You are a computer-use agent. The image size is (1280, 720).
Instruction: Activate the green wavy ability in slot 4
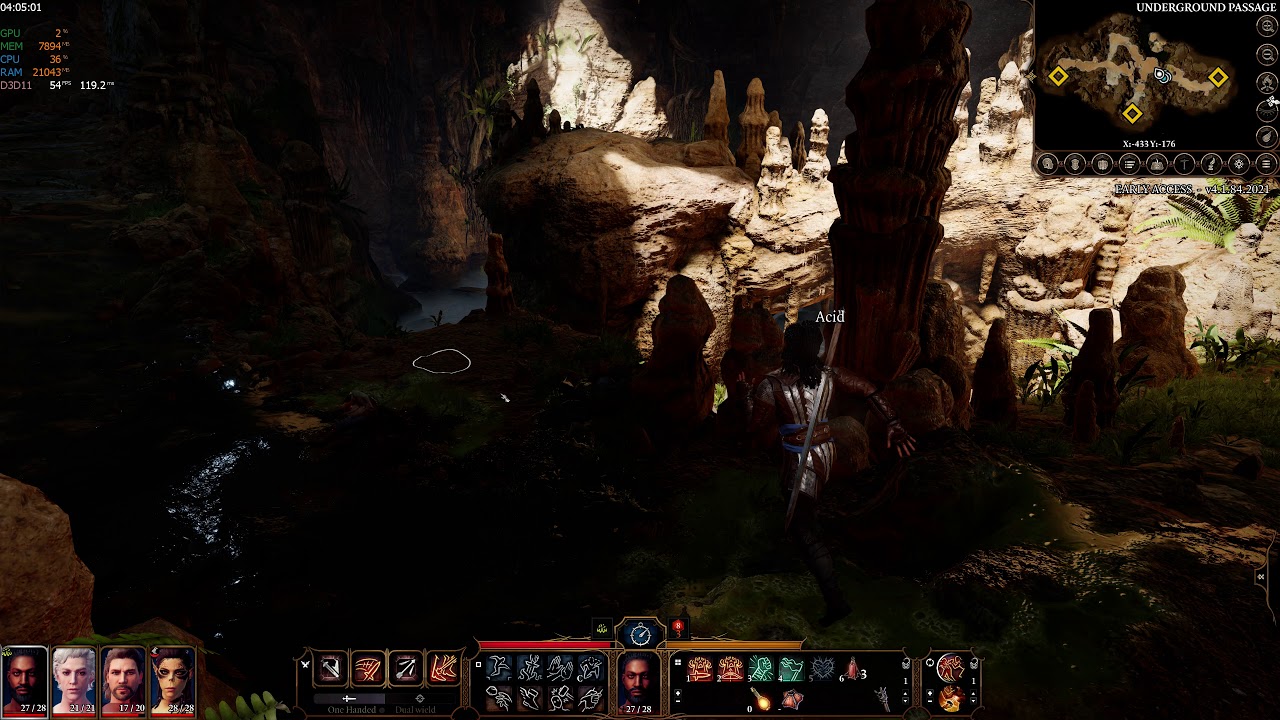click(x=792, y=669)
